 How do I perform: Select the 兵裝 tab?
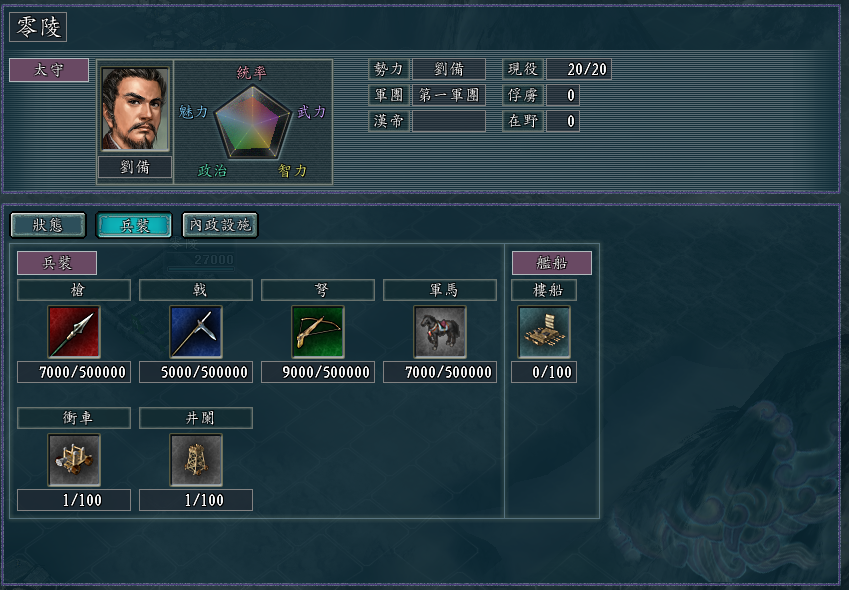pos(133,225)
